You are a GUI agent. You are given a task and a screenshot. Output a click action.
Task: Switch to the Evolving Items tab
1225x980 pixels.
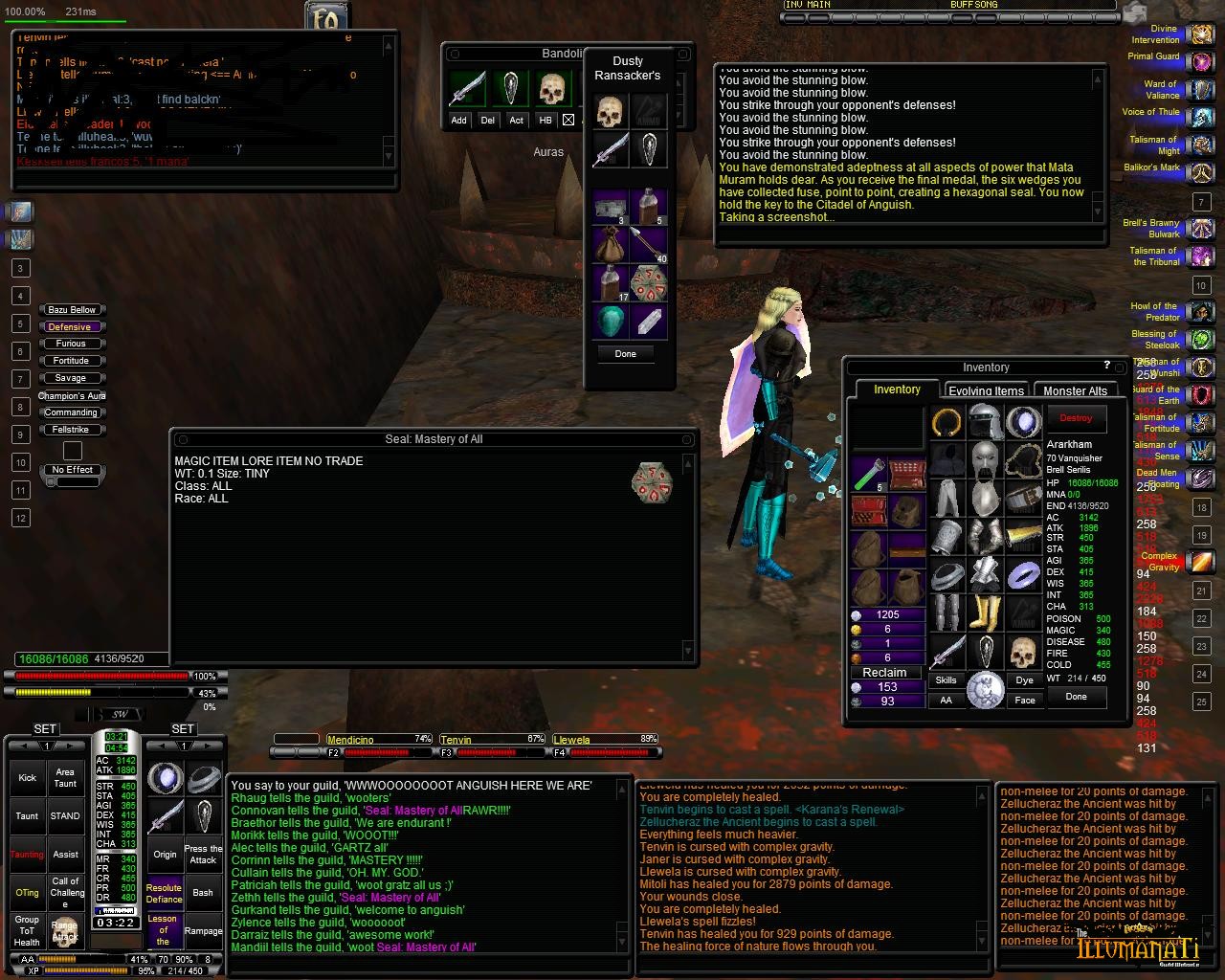[986, 390]
